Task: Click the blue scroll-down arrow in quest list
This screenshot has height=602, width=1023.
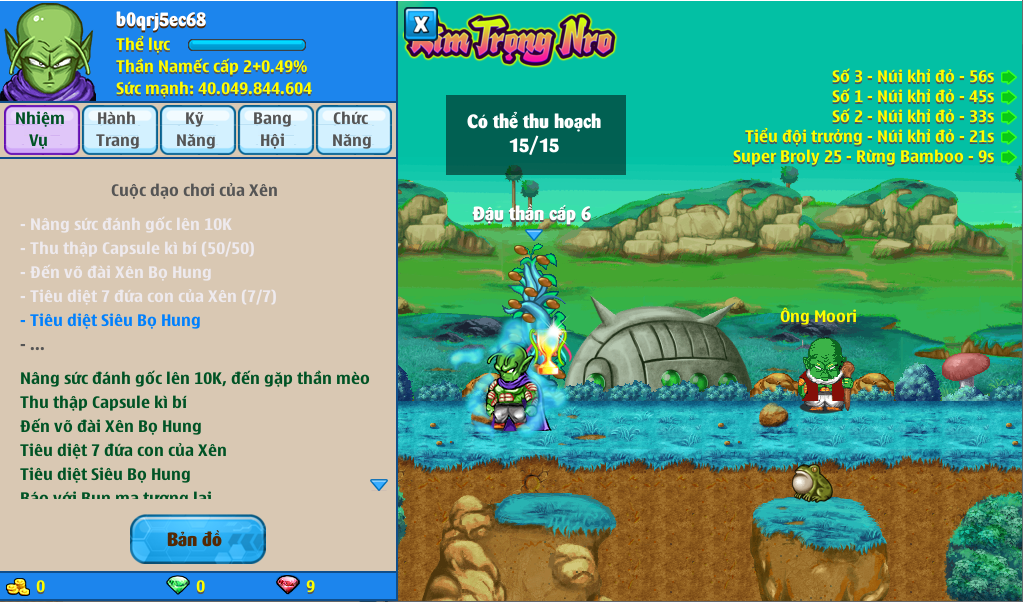Action: pyautogui.click(x=379, y=485)
